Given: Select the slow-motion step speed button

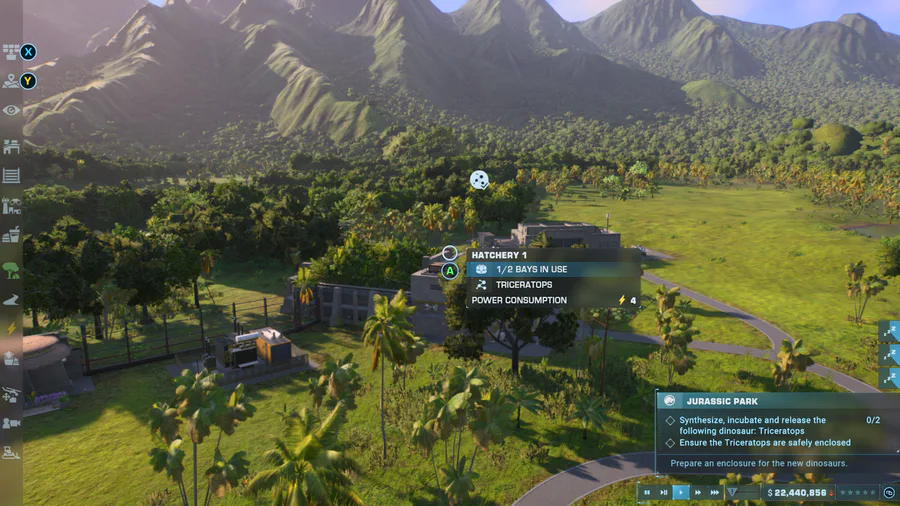Looking at the screenshot, I should coord(663,492).
